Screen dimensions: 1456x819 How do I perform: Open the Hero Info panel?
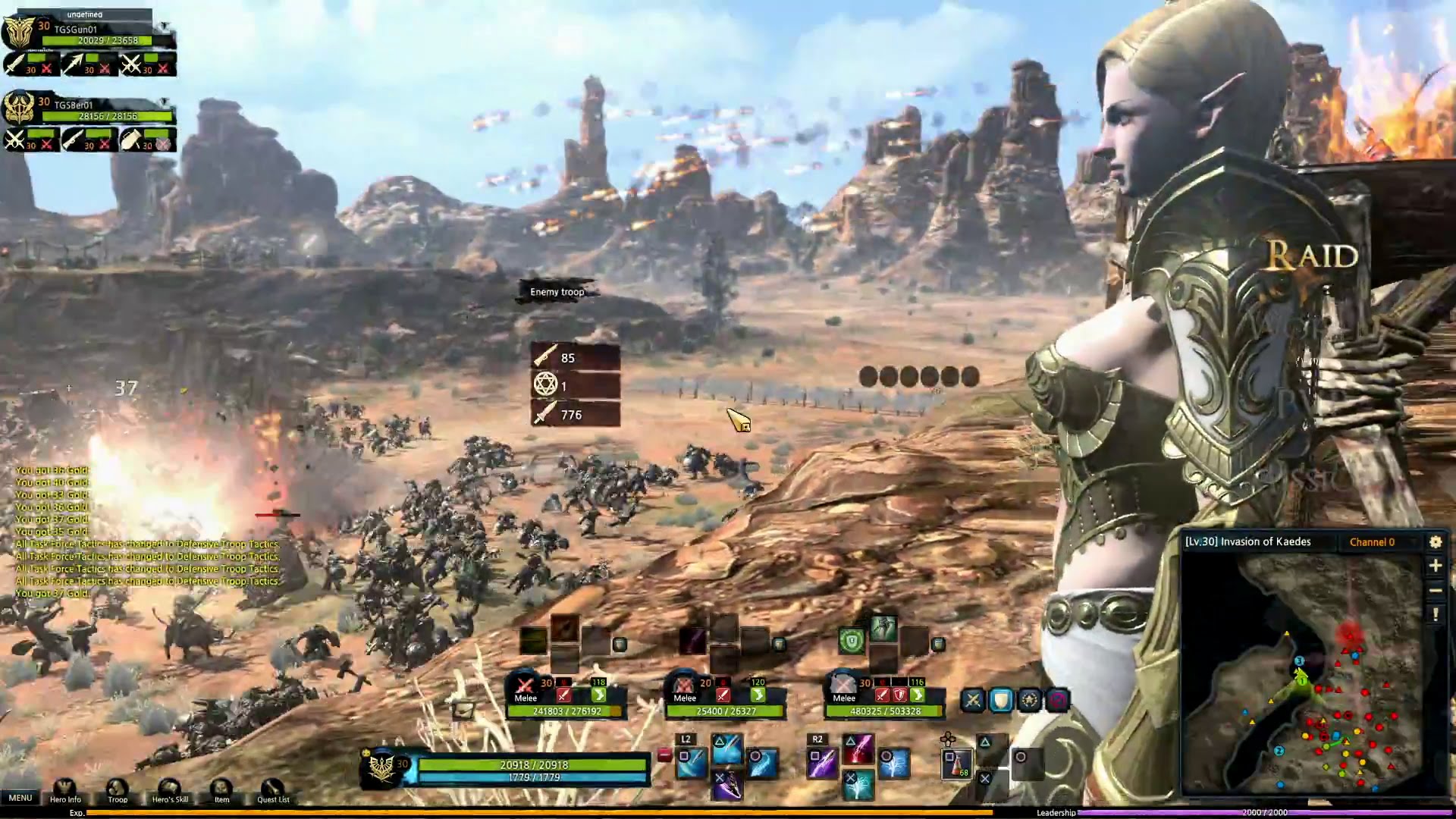pyautogui.click(x=65, y=790)
